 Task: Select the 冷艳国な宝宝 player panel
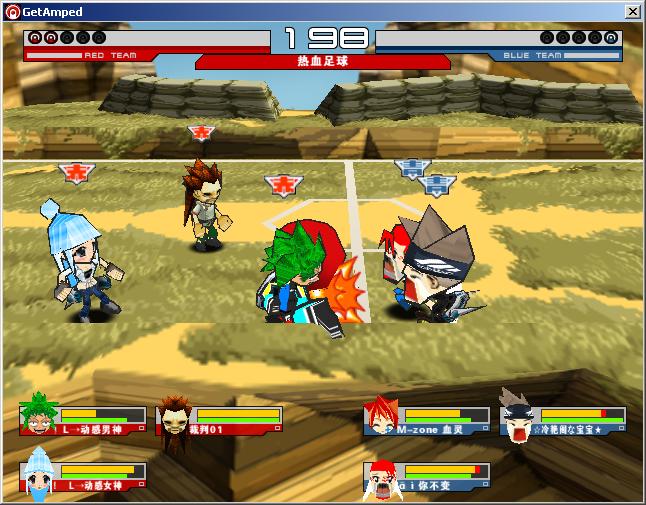pyautogui.click(x=564, y=421)
